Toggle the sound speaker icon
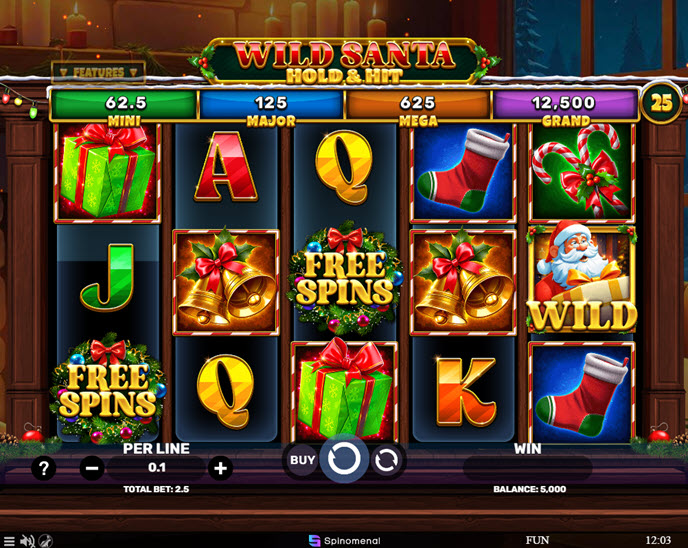The image size is (688, 548). pyautogui.click(x=27, y=540)
